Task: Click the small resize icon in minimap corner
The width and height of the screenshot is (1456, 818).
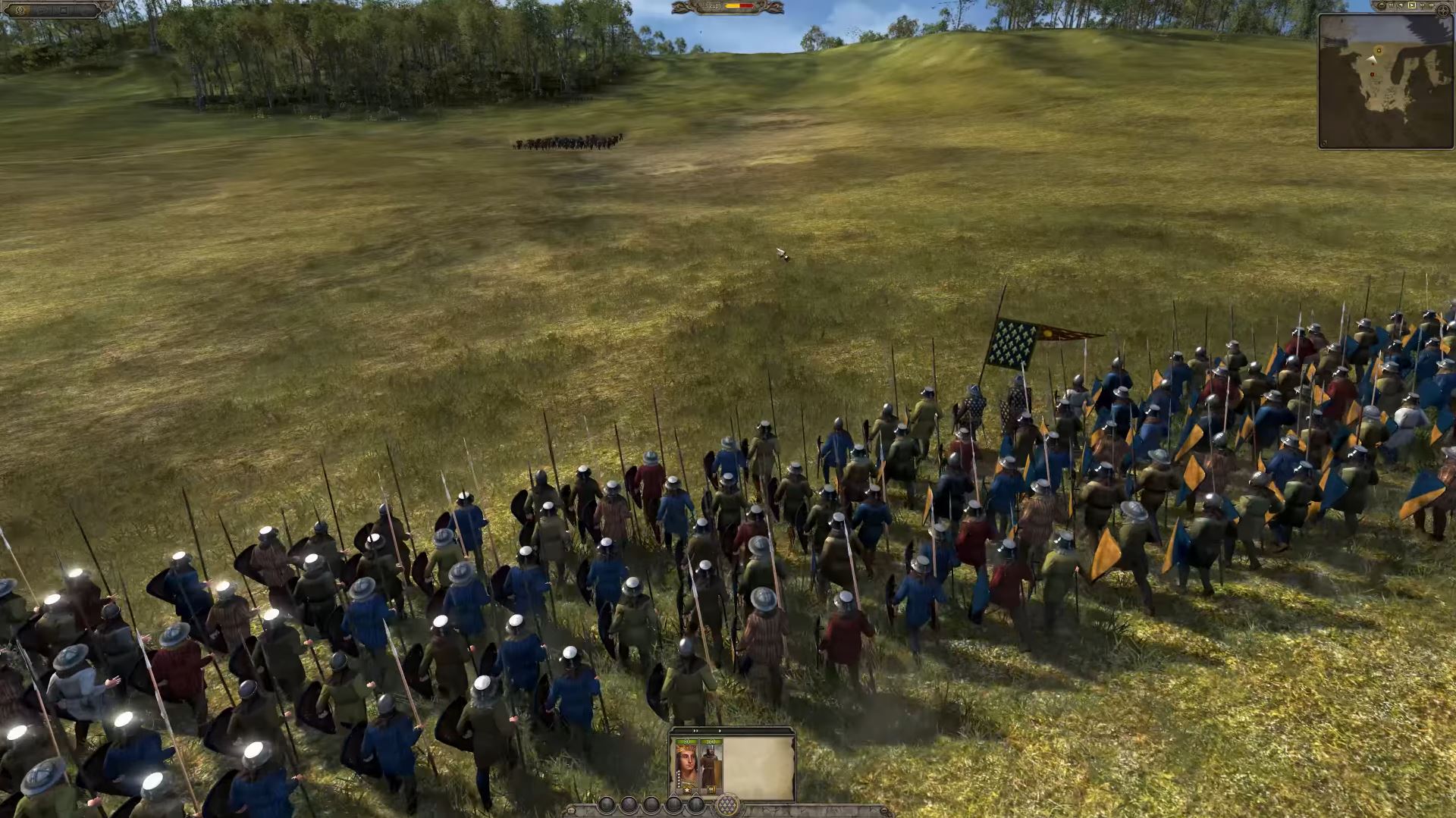Action: pyautogui.click(x=1326, y=143)
